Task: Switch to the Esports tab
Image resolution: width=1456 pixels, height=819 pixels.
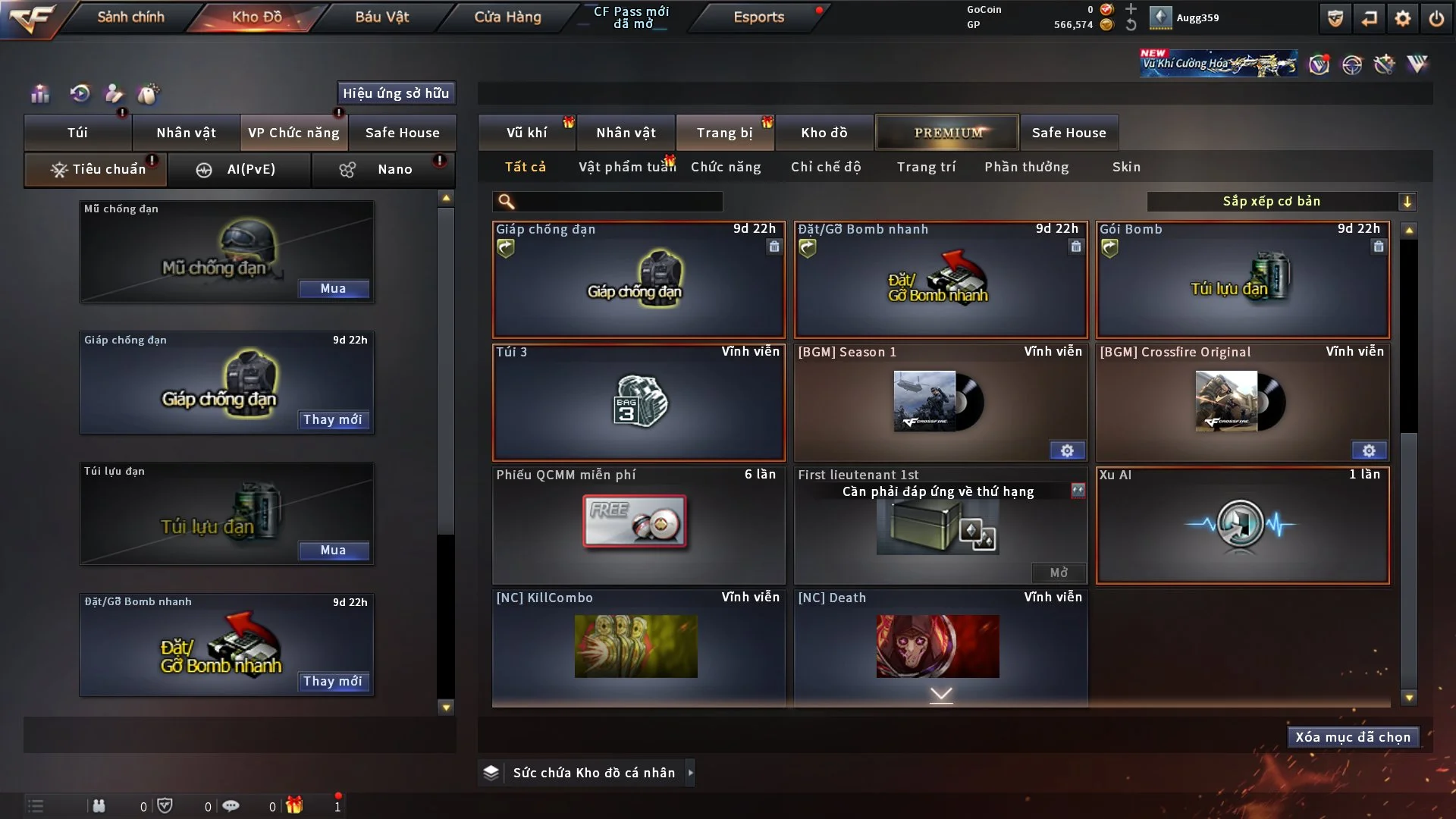Action: pyautogui.click(x=758, y=17)
